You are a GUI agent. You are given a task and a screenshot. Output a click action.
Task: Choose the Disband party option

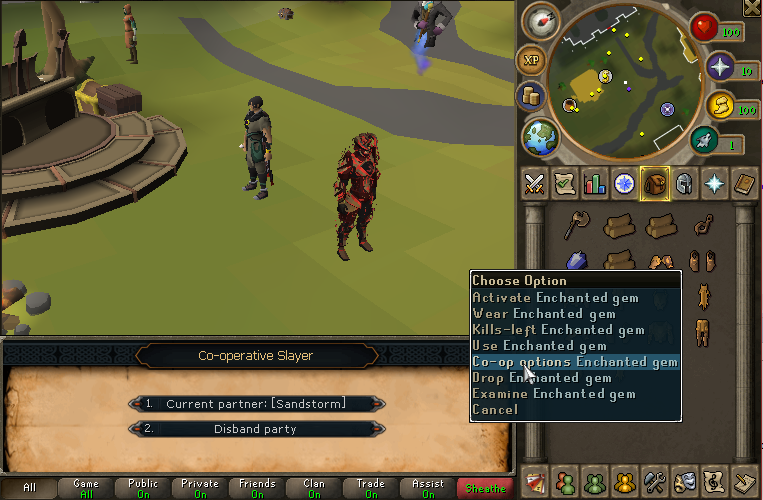pyautogui.click(x=256, y=429)
